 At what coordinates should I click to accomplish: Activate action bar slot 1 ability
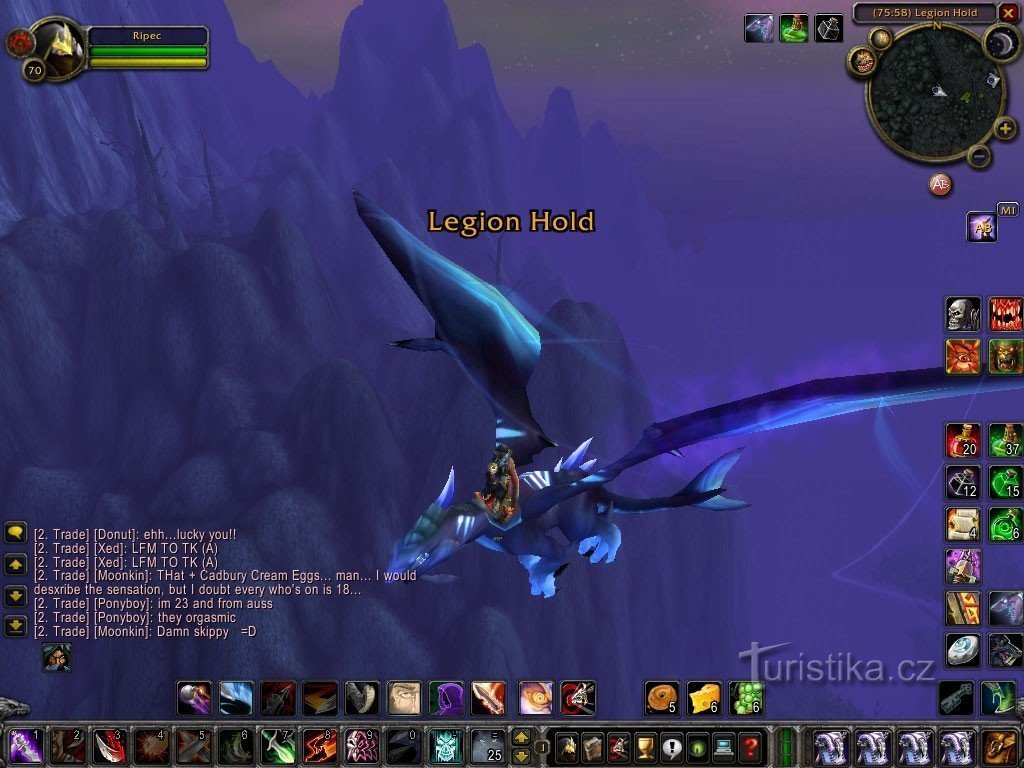pos(26,746)
